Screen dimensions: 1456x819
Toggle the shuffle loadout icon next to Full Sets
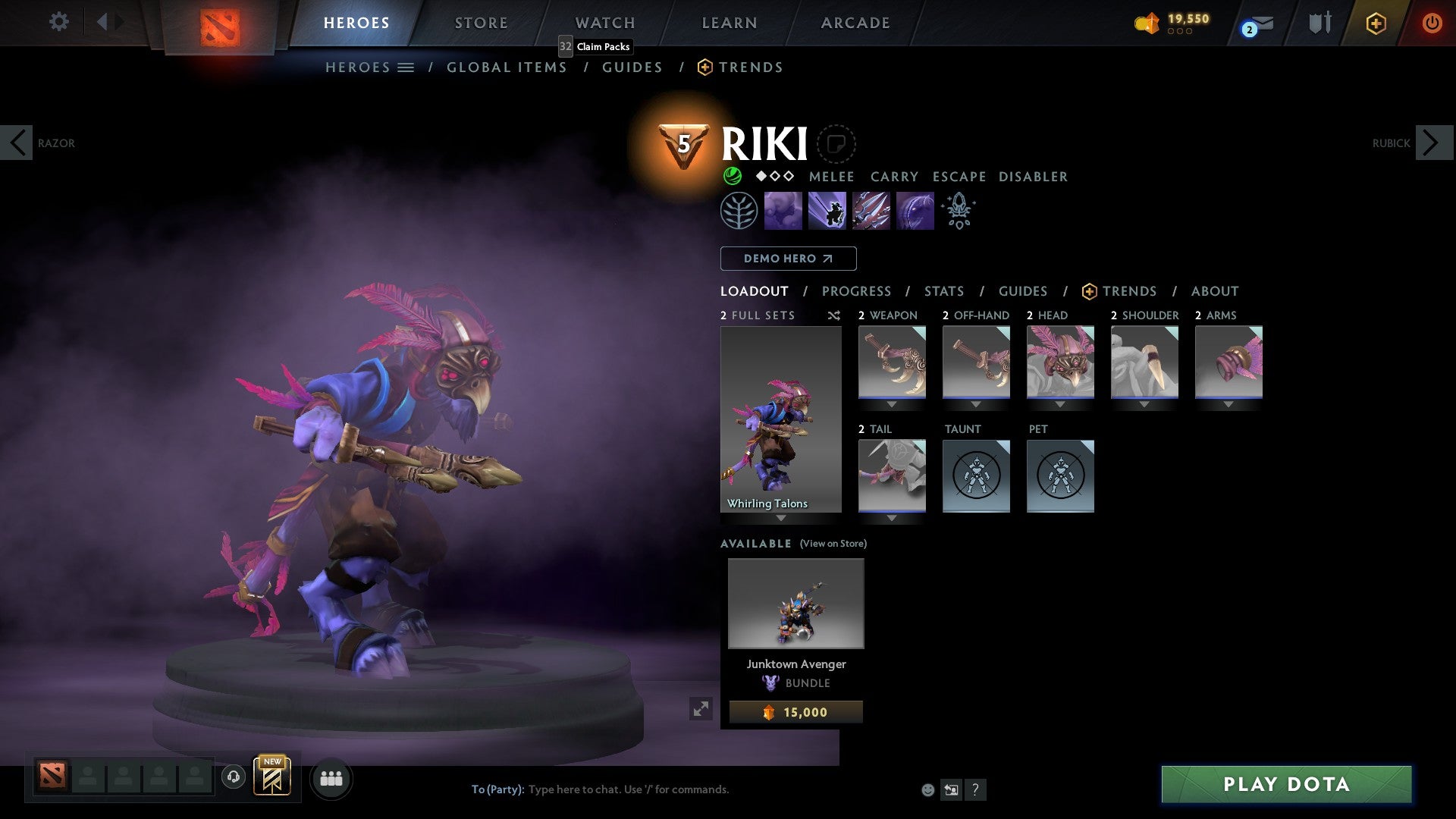tap(833, 315)
